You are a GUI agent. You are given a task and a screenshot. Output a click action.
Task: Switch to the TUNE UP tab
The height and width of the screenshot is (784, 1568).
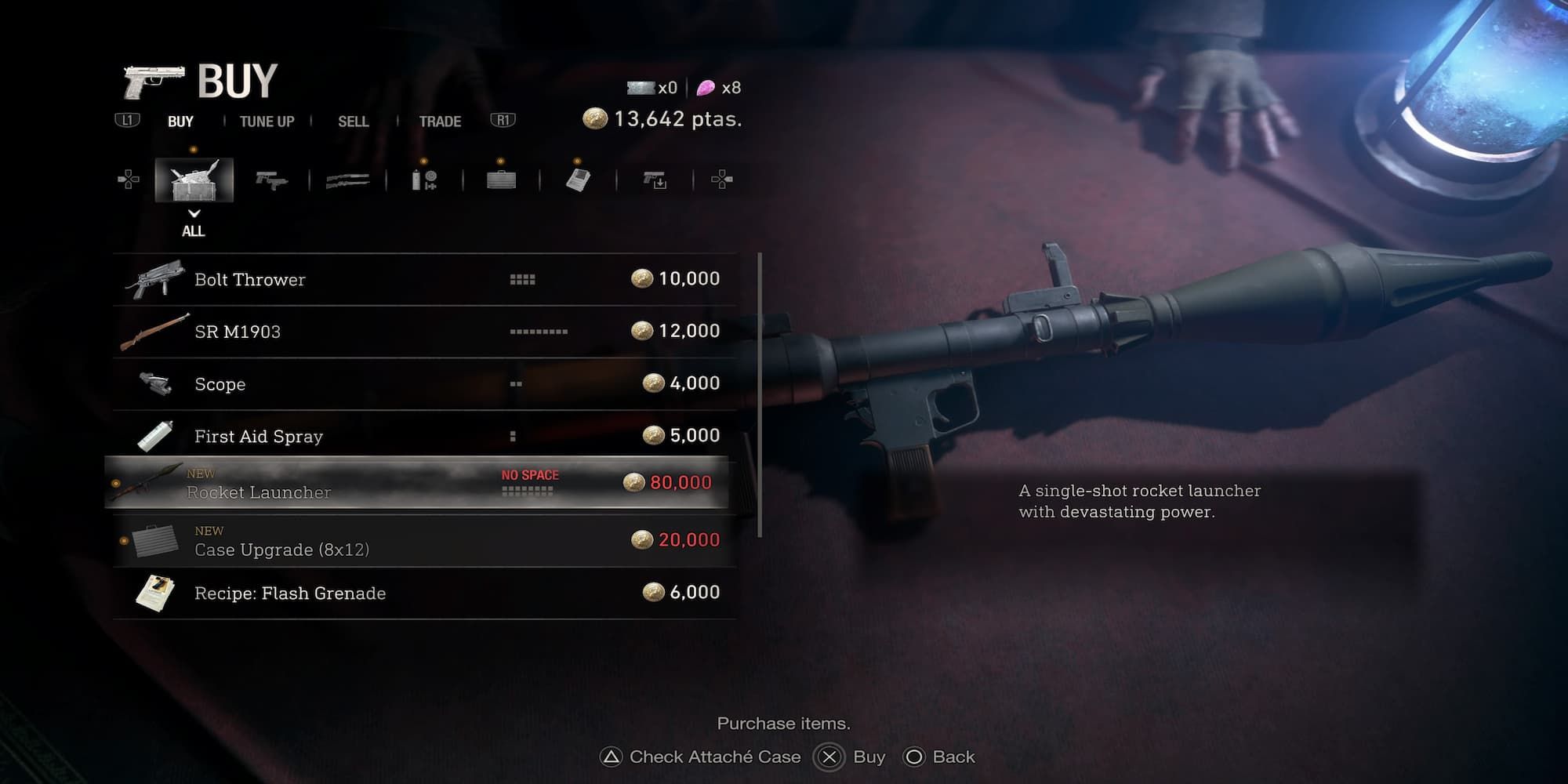pyautogui.click(x=267, y=122)
